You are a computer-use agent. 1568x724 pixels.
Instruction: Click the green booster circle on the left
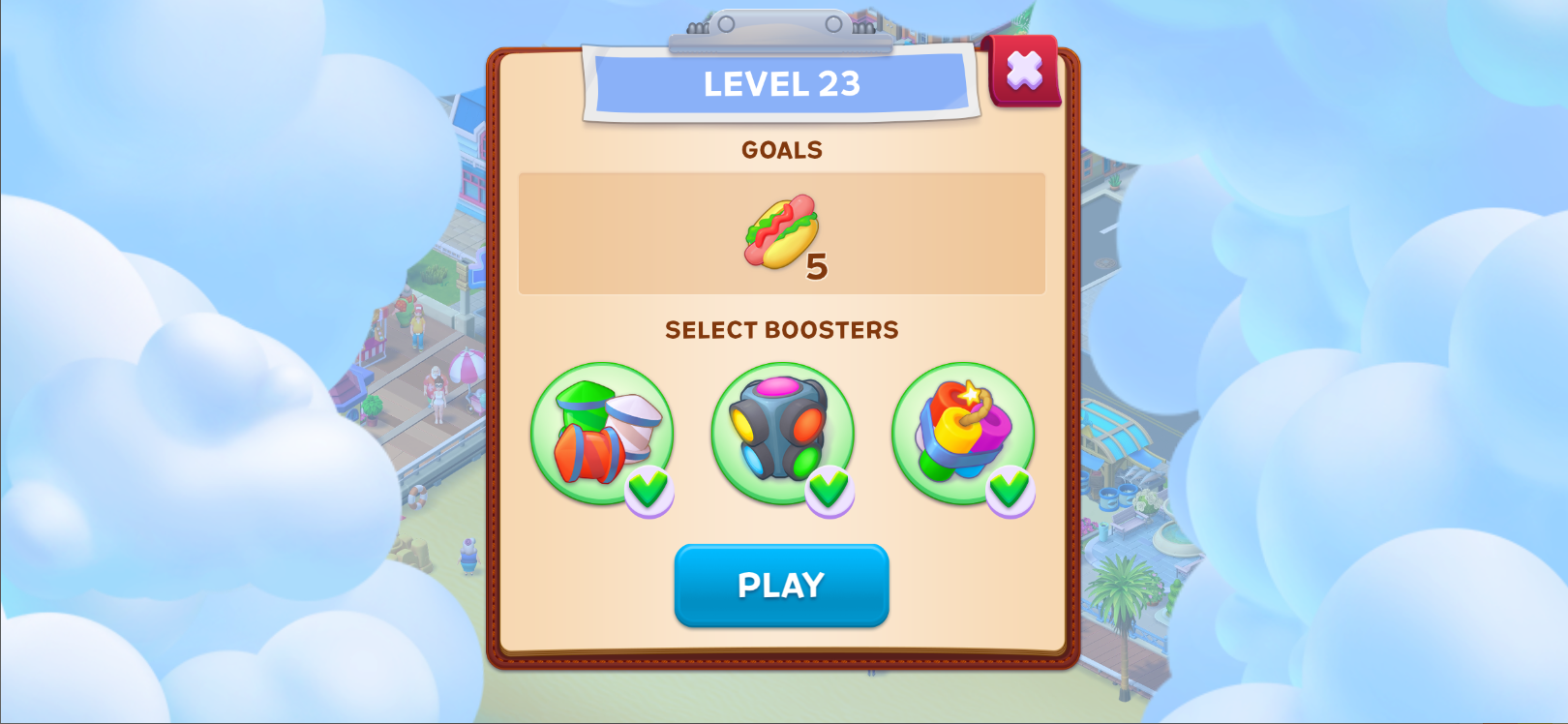[x=601, y=433]
